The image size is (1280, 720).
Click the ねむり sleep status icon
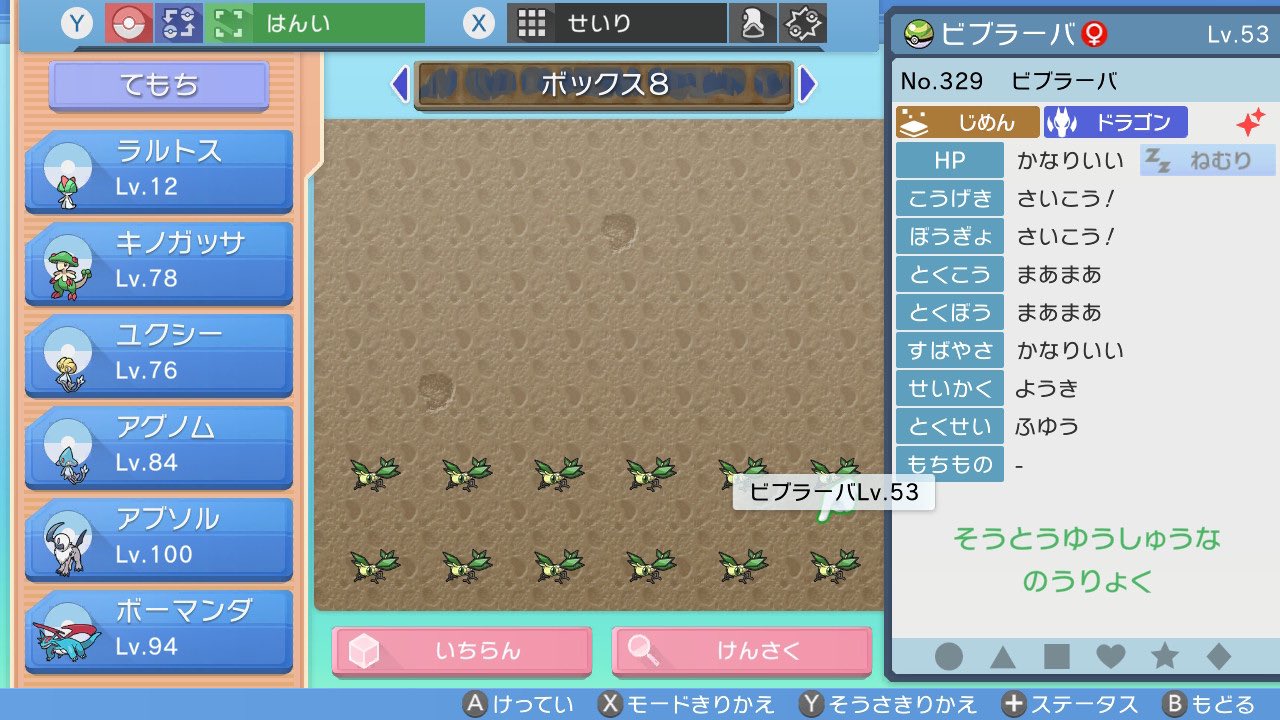[1206, 160]
